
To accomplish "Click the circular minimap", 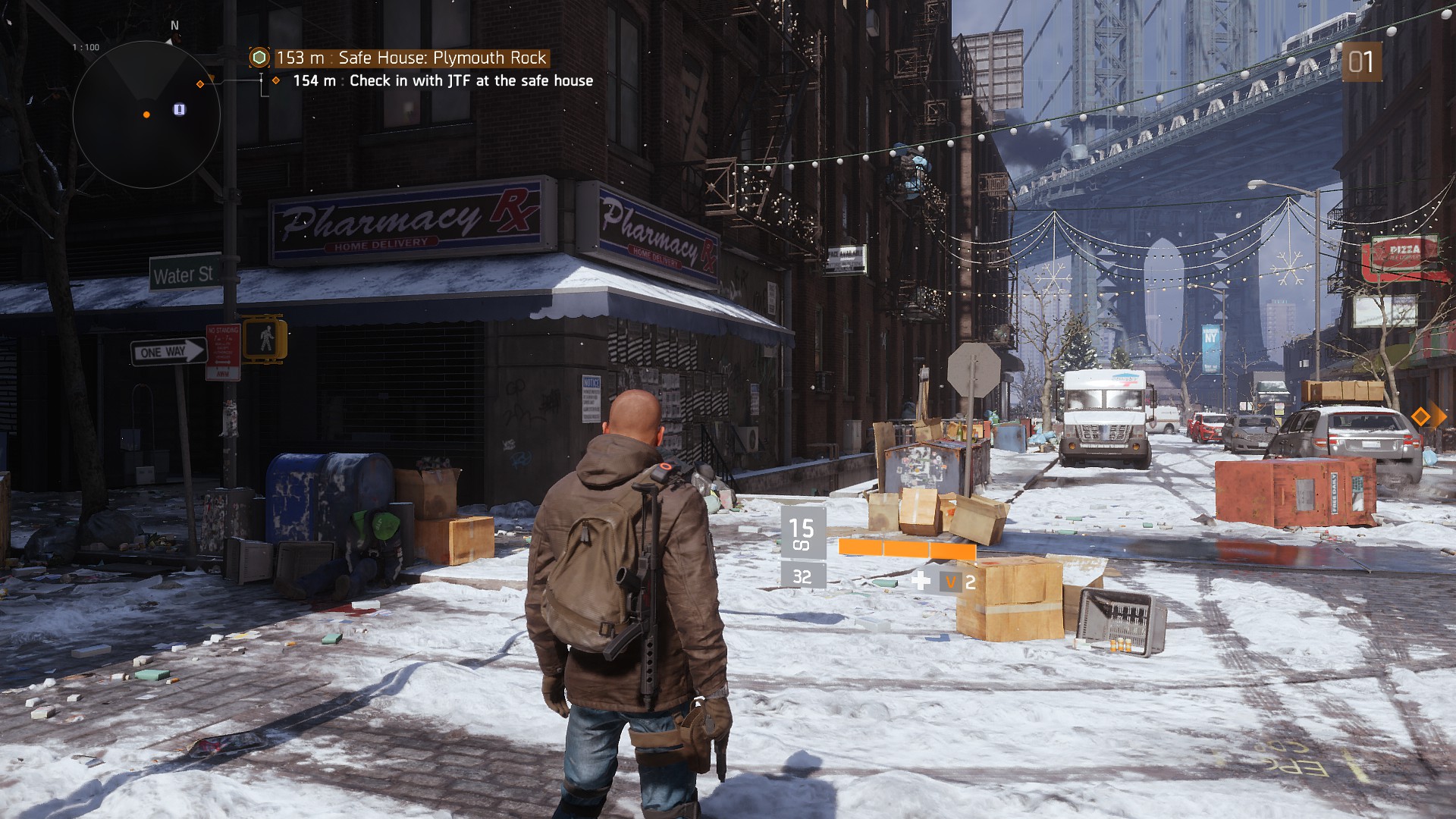I will pos(146,115).
